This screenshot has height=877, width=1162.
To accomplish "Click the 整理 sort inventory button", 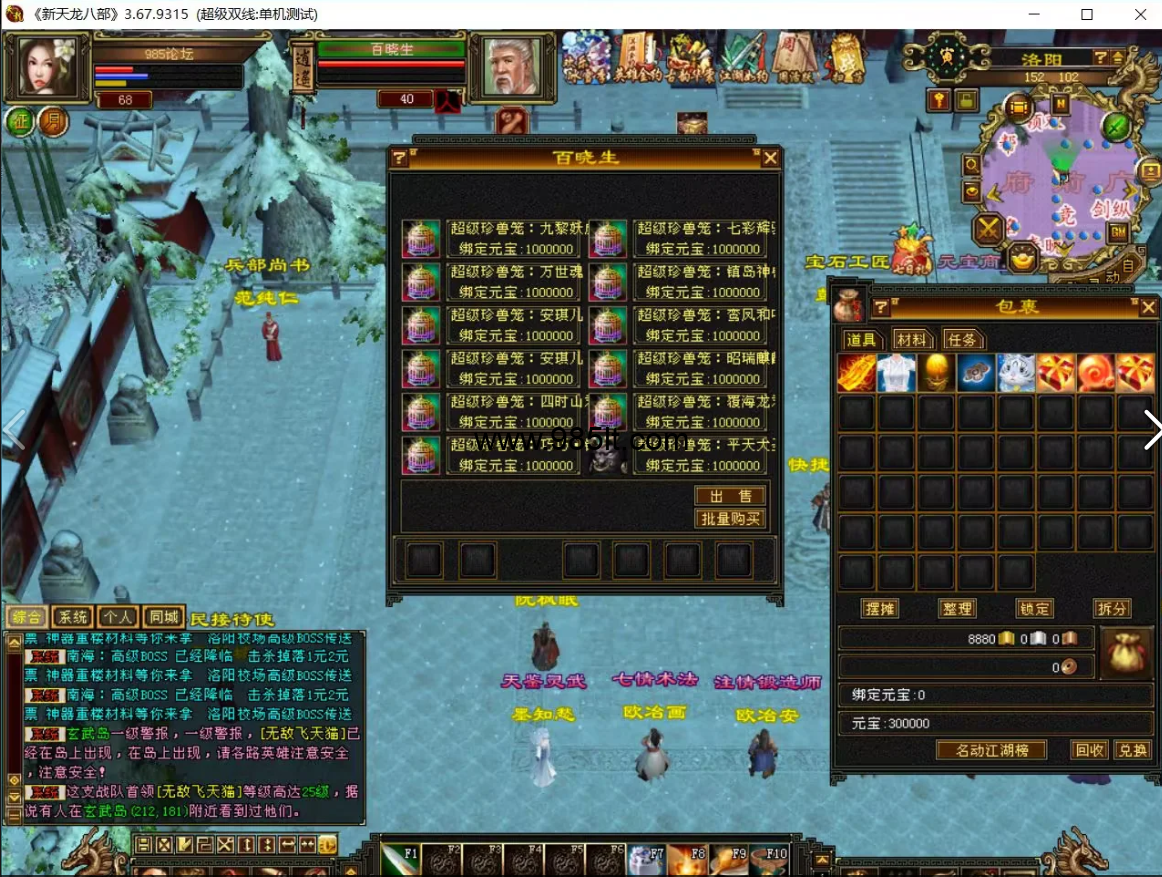I will [957, 608].
